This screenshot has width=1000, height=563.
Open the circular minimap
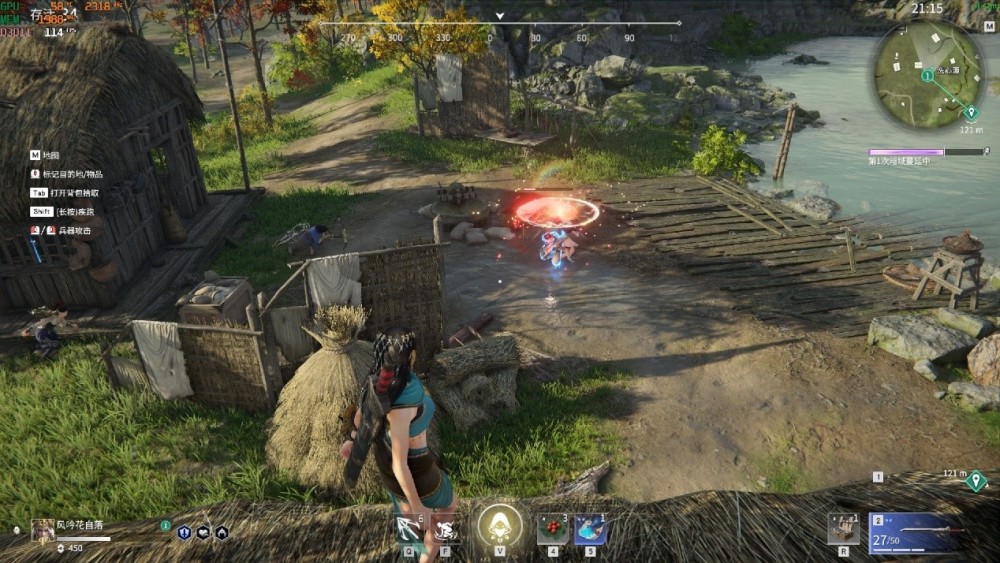[929, 74]
